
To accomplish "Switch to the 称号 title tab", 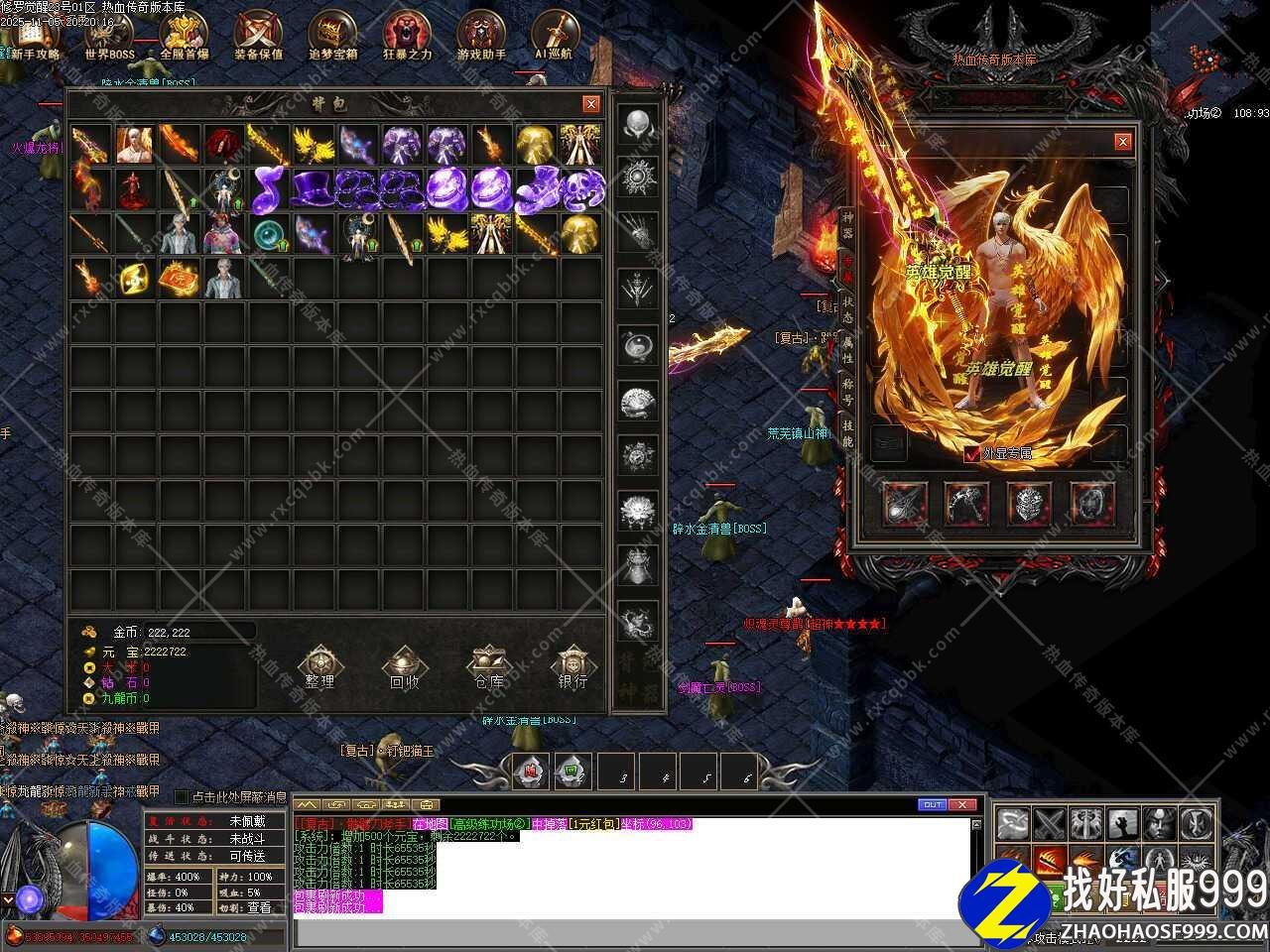I will pyautogui.click(x=847, y=392).
